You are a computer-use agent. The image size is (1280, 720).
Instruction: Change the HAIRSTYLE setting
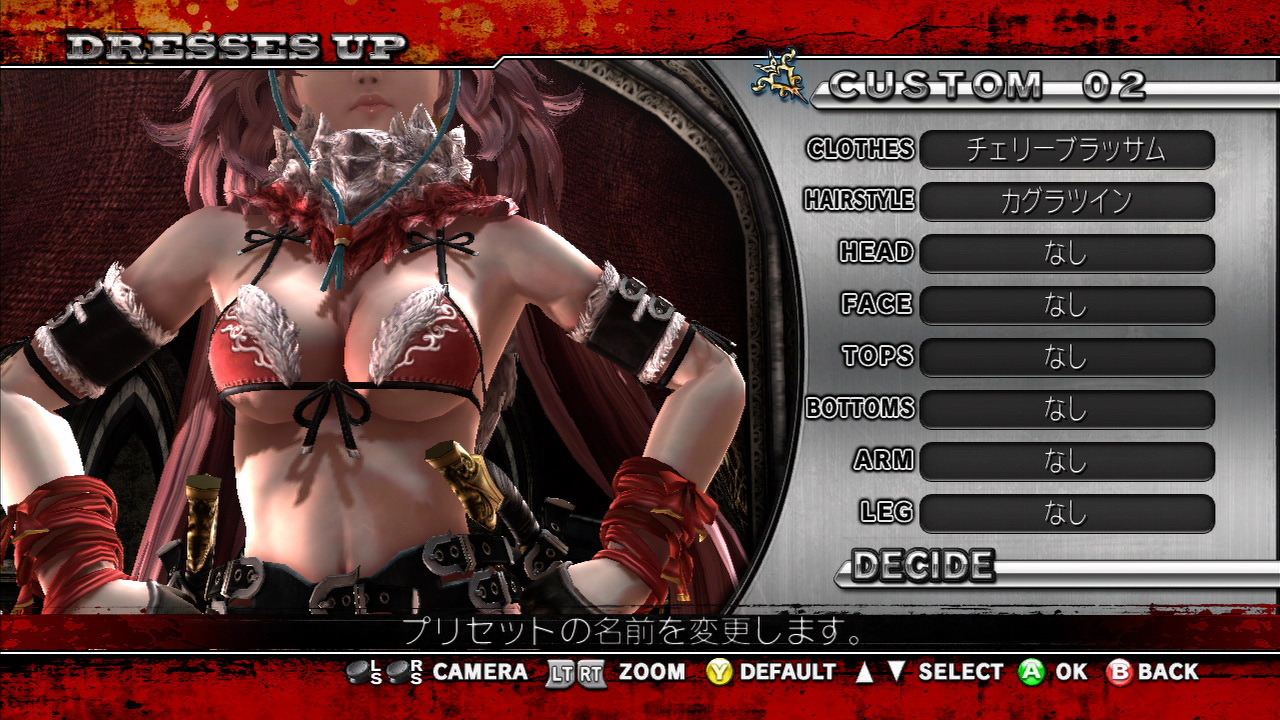[1066, 202]
